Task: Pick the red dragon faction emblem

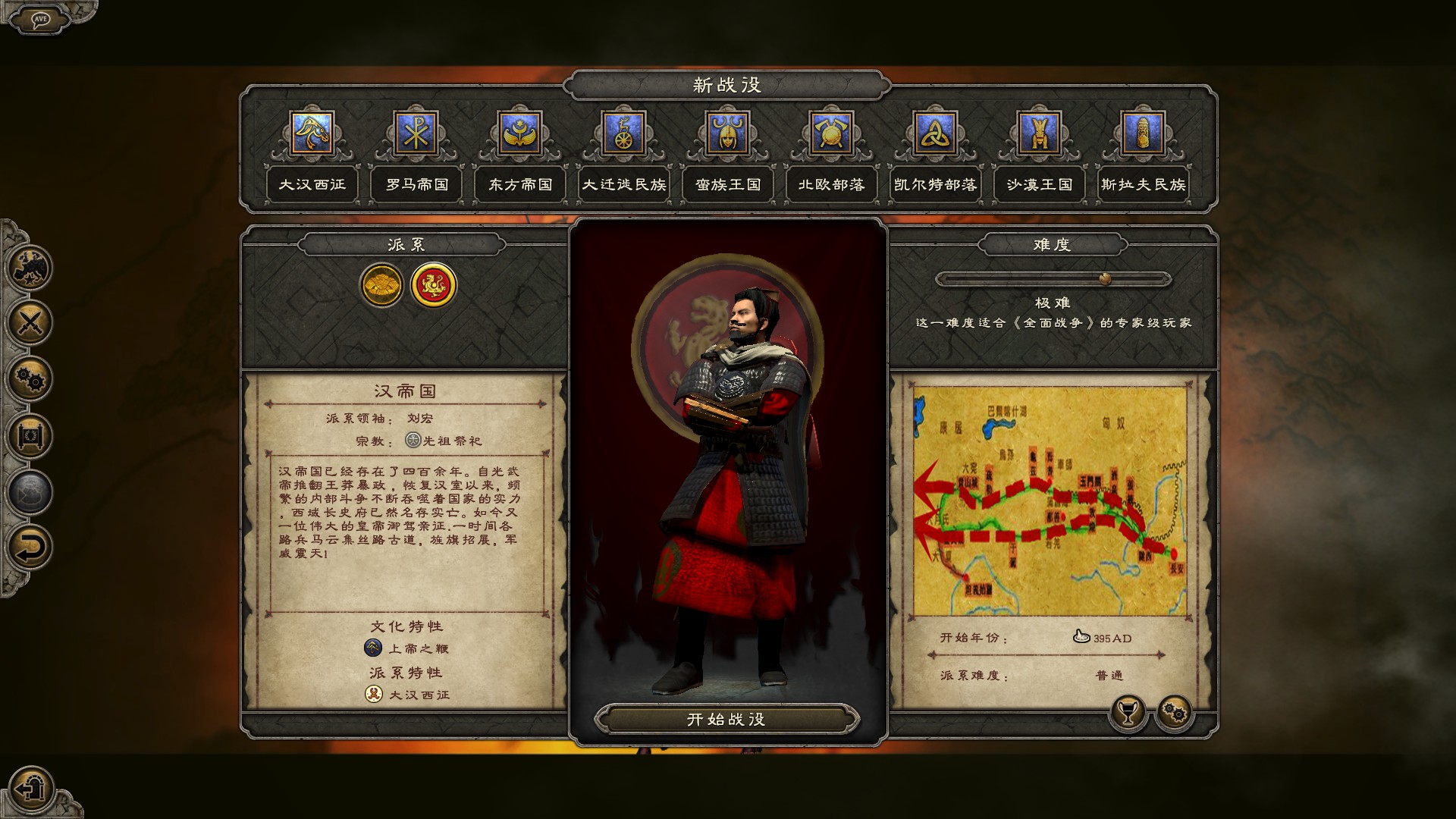Action: (x=434, y=285)
